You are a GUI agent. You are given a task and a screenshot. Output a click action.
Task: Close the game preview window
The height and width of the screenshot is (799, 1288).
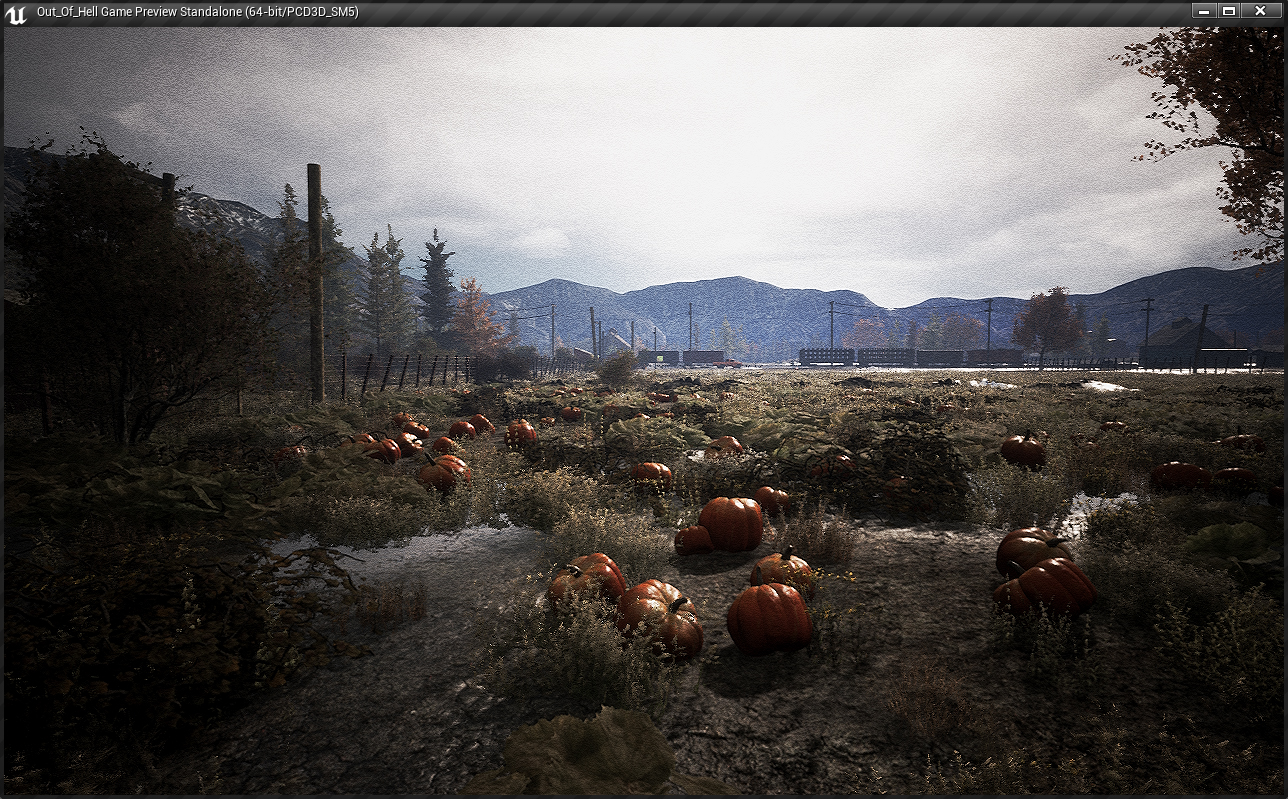[1260, 11]
